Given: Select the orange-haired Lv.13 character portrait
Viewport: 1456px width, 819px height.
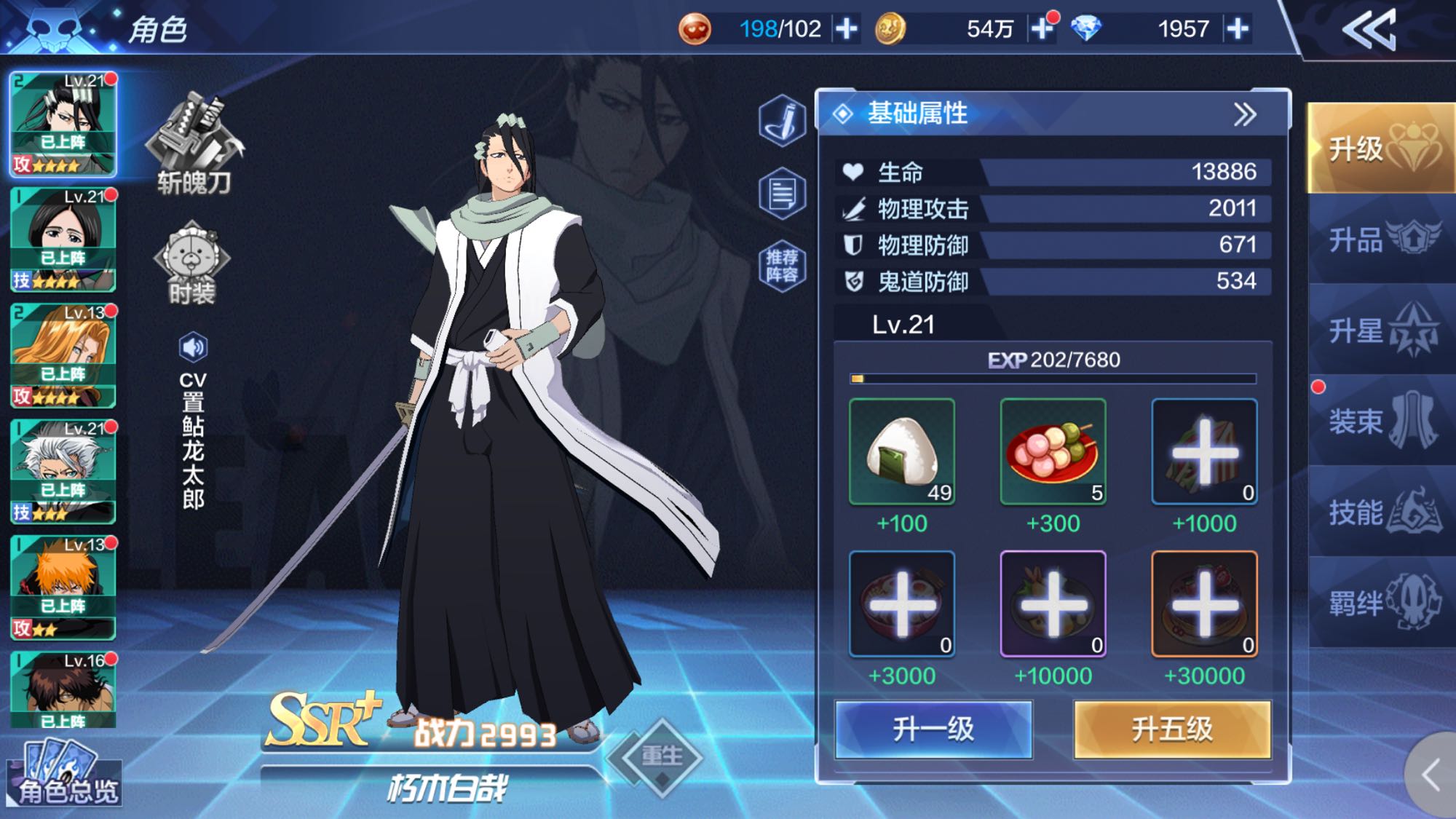Looking at the screenshot, I should click(63, 587).
